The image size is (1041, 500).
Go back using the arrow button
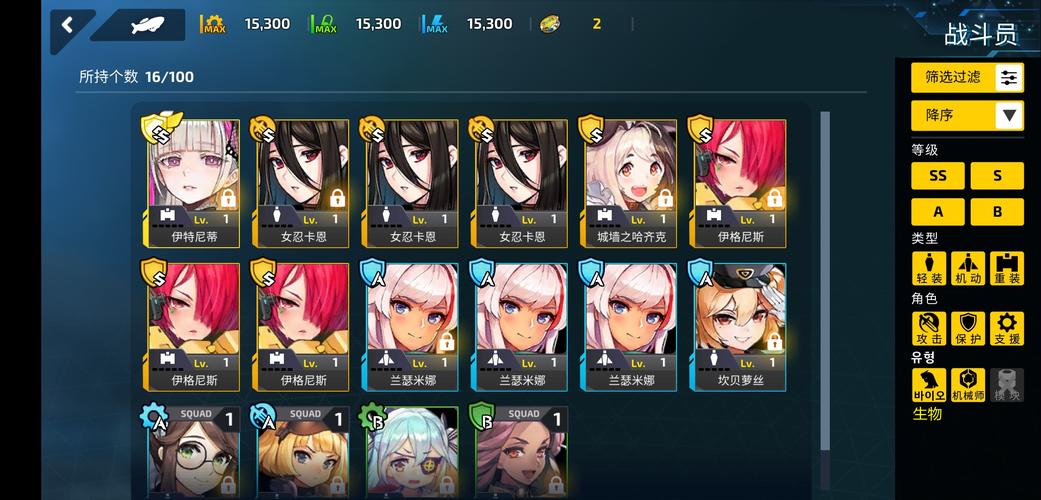click(68, 25)
